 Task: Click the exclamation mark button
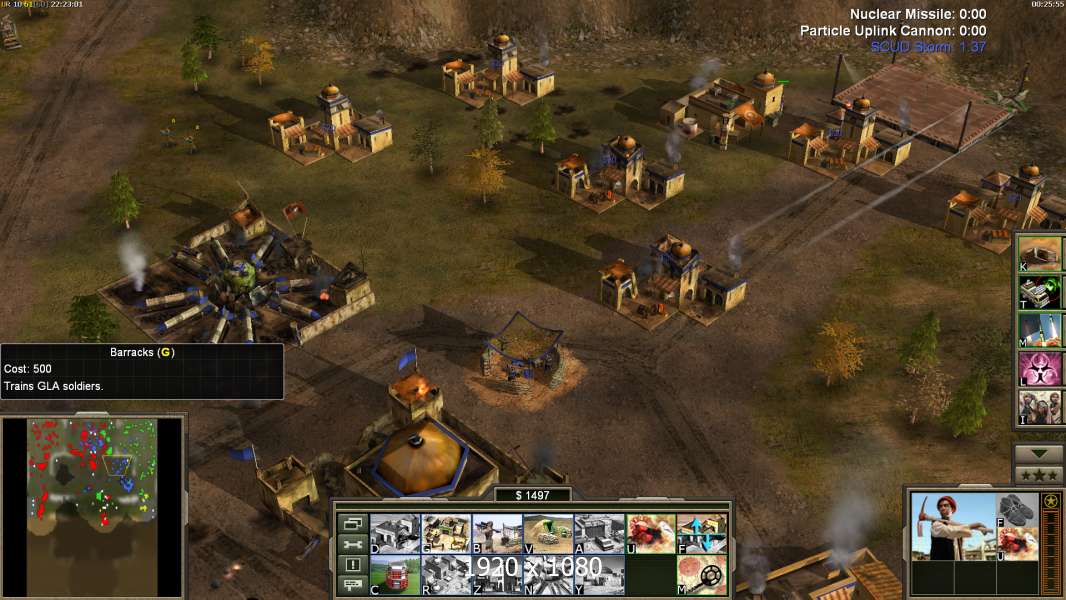(350, 565)
